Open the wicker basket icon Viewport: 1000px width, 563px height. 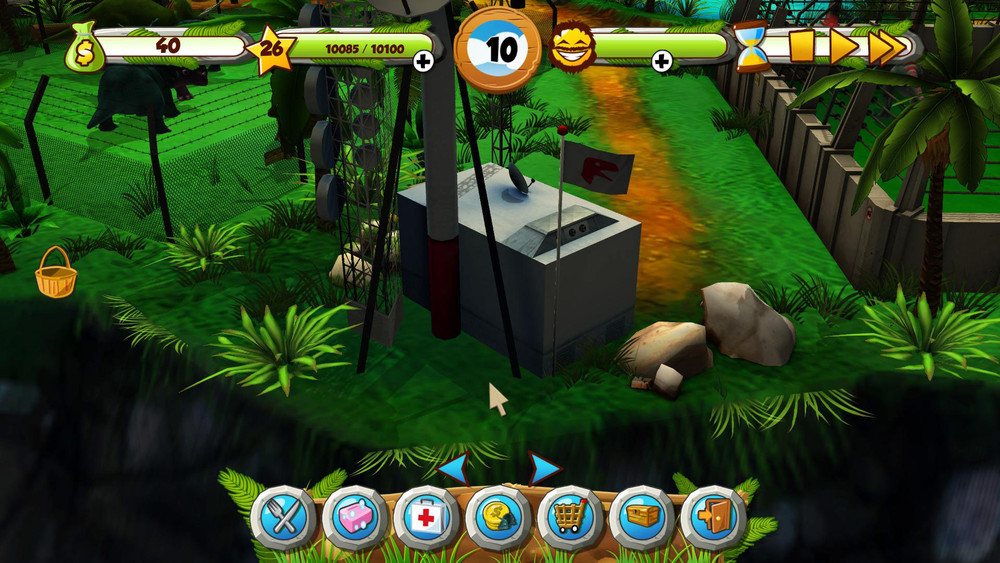coord(56,273)
